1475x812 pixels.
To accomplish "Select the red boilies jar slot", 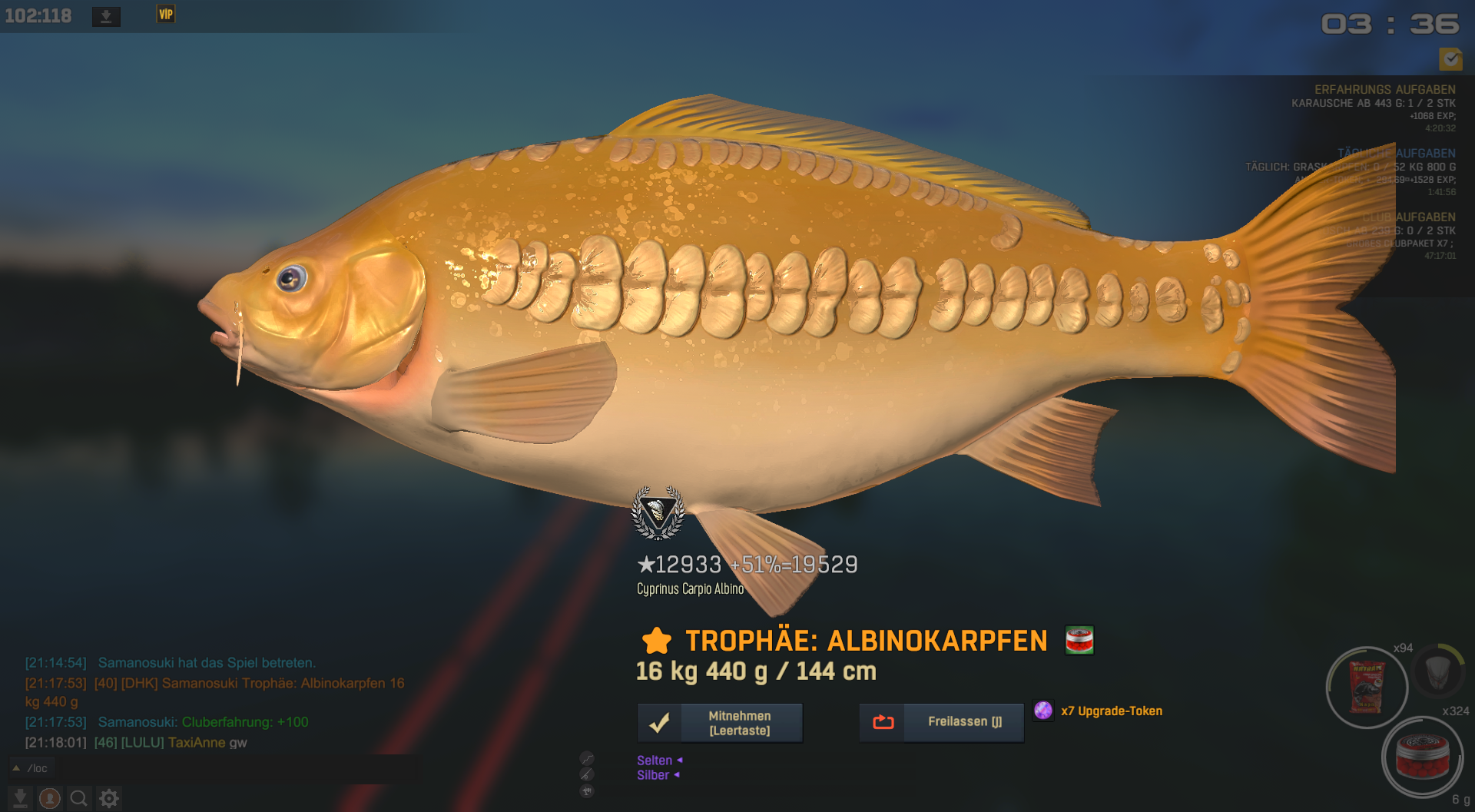I will (x=1422, y=757).
